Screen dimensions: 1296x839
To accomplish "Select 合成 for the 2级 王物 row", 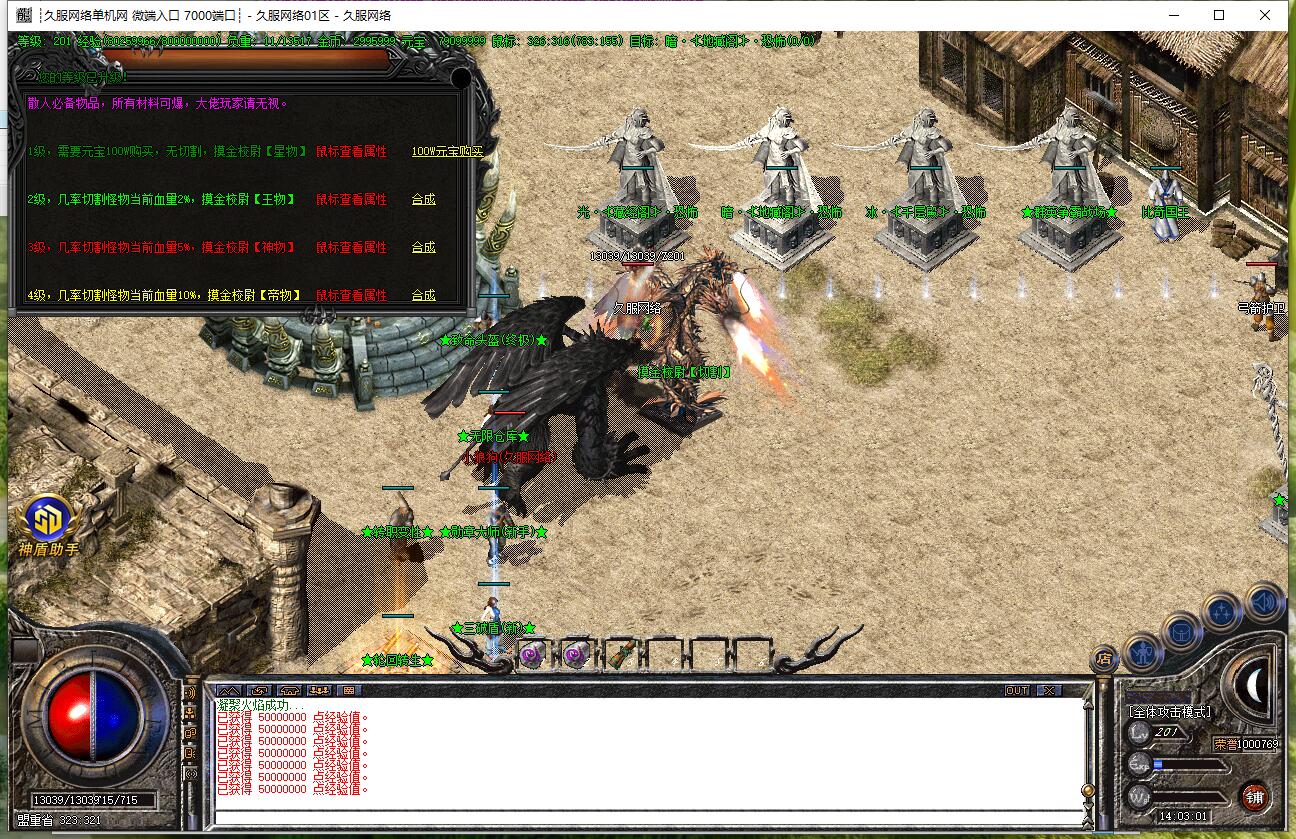I will tap(424, 199).
